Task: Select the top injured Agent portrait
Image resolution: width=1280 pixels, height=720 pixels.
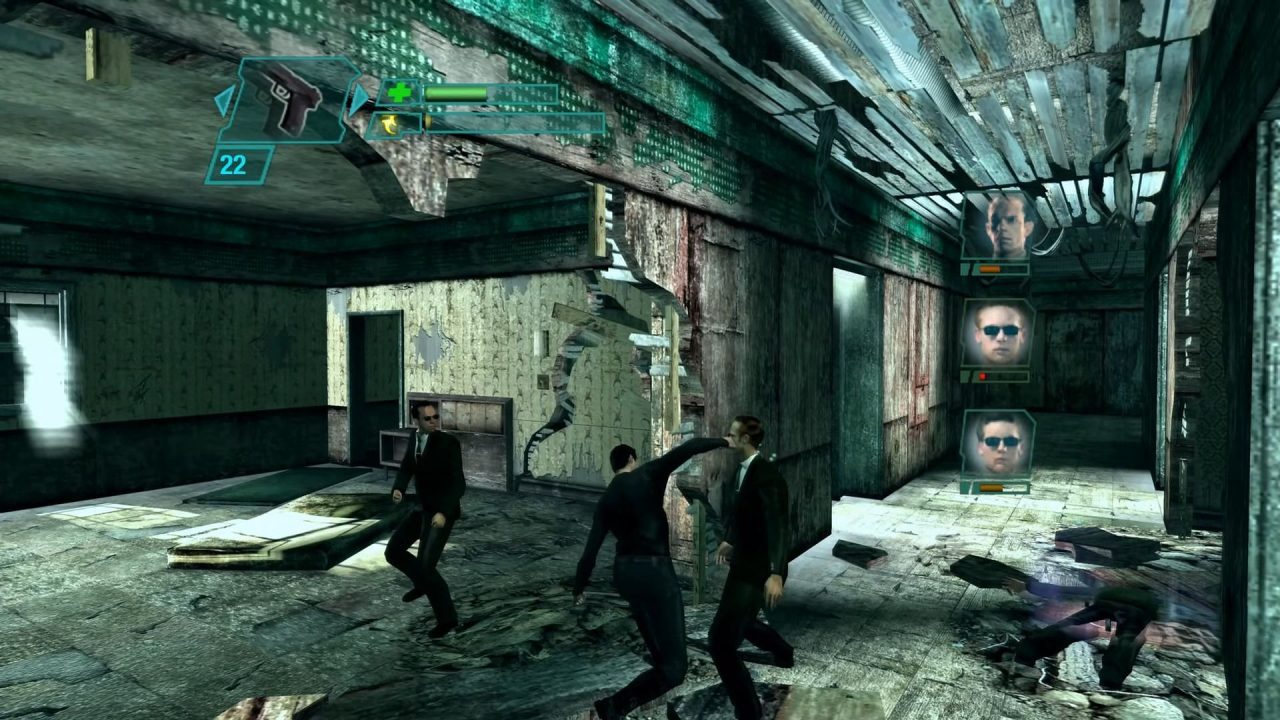Action: tap(1002, 226)
